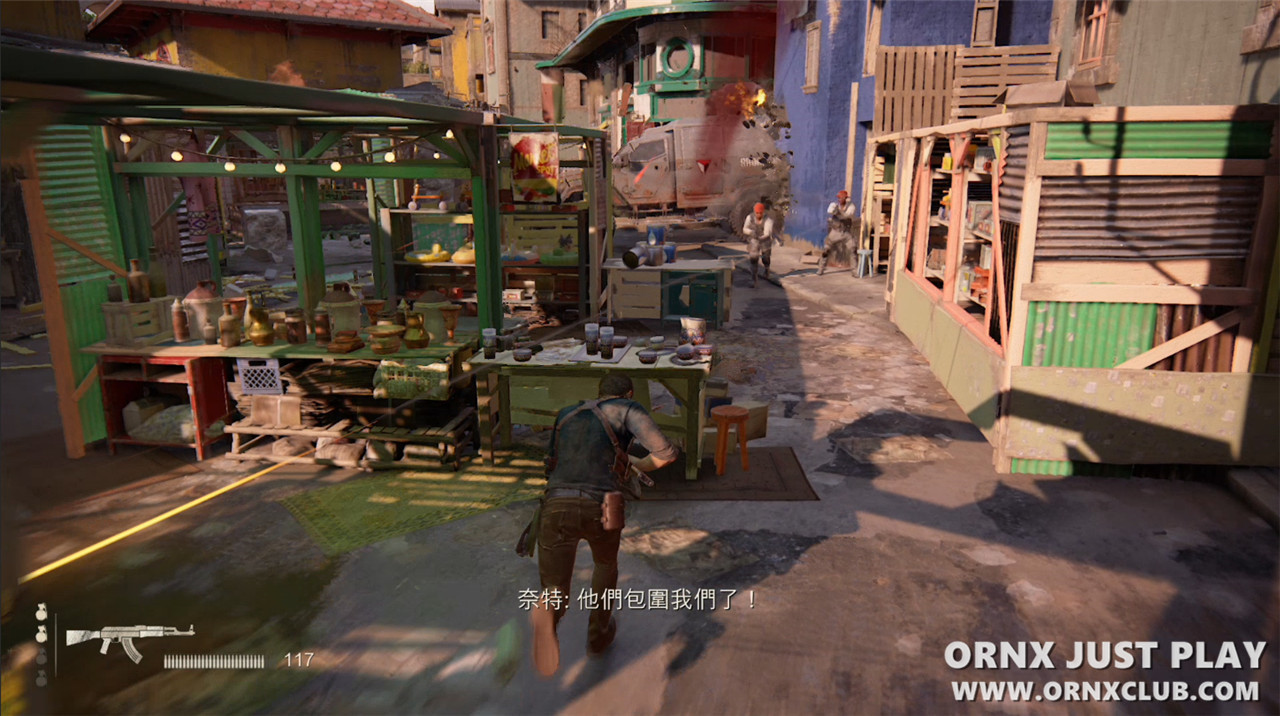Open the www.ornxclub.com watermark link
This screenshot has height=716, width=1280.
(1104, 691)
